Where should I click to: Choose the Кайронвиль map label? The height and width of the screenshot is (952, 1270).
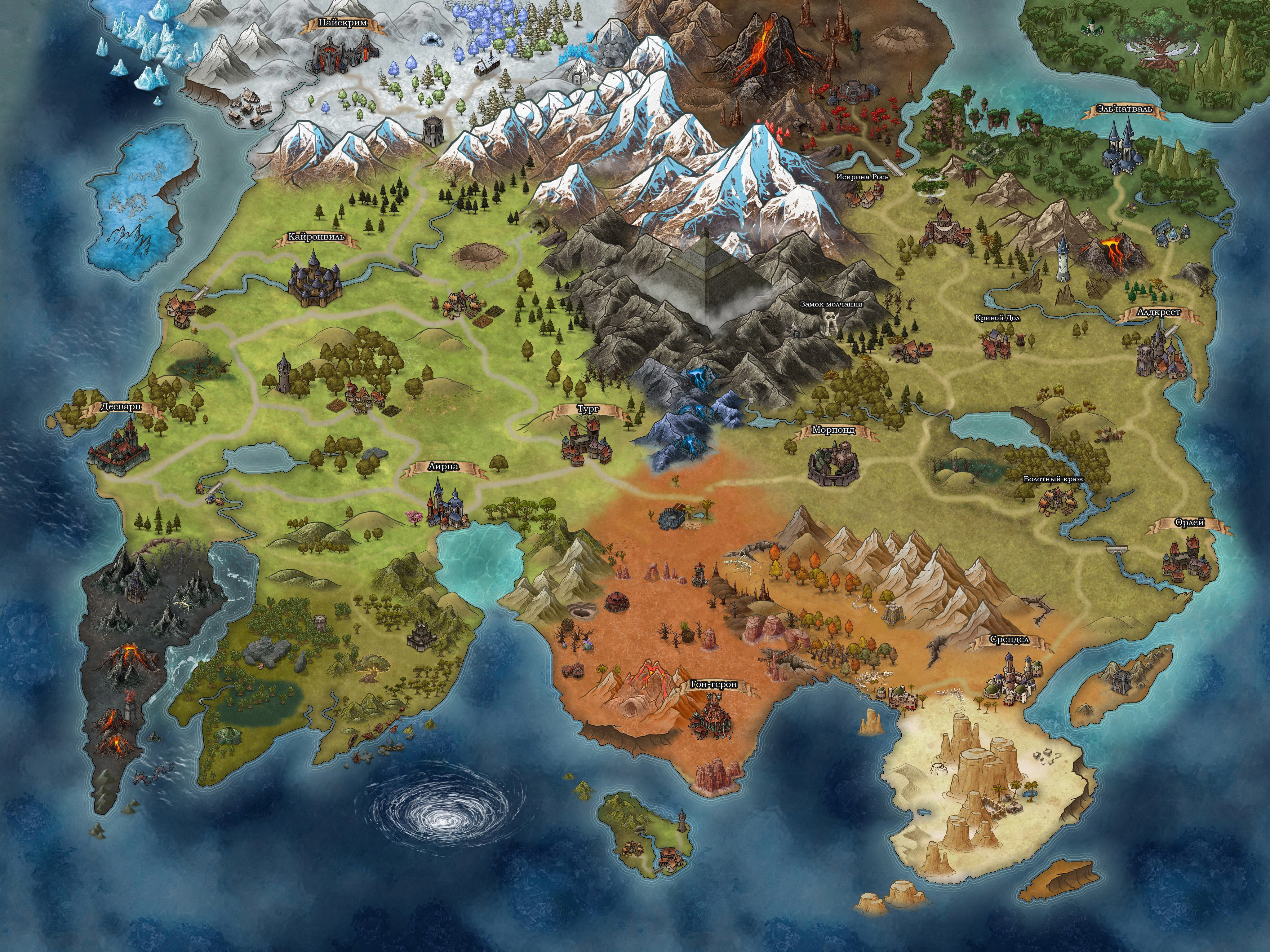[x=316, y=237]
